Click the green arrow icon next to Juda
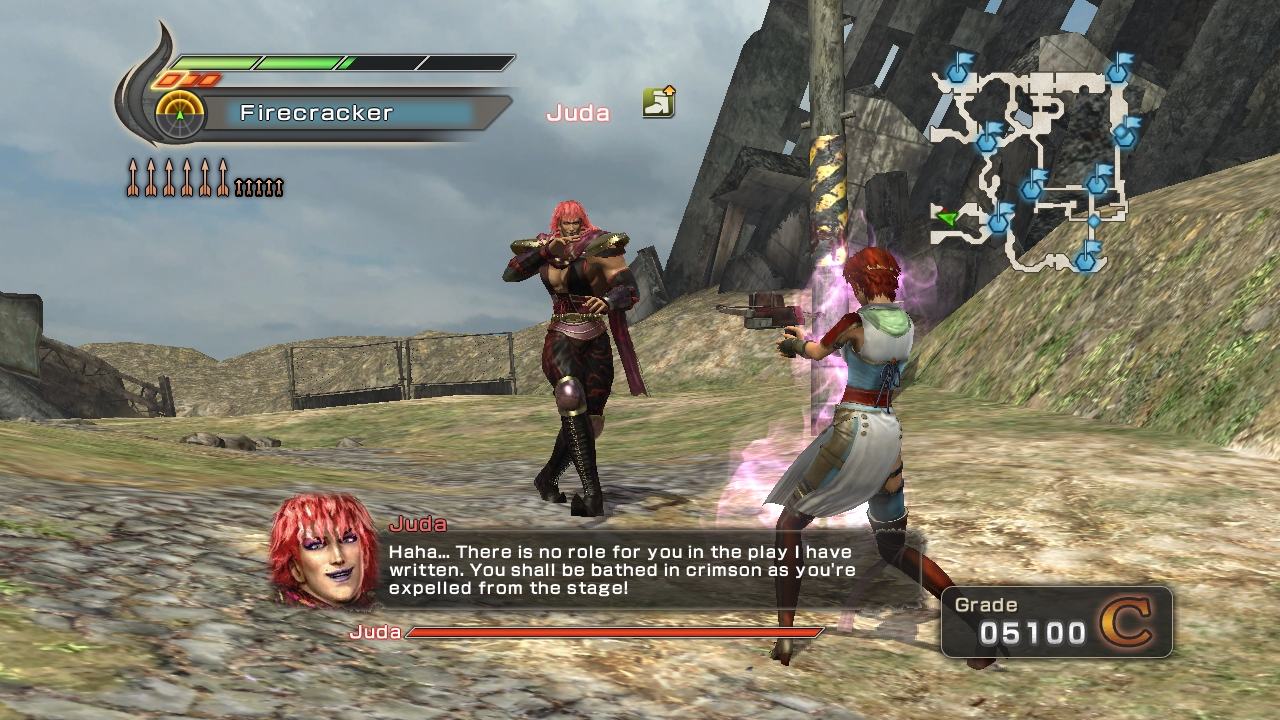The height and width of the screenshot is (720, 1280). click(658, 102)
